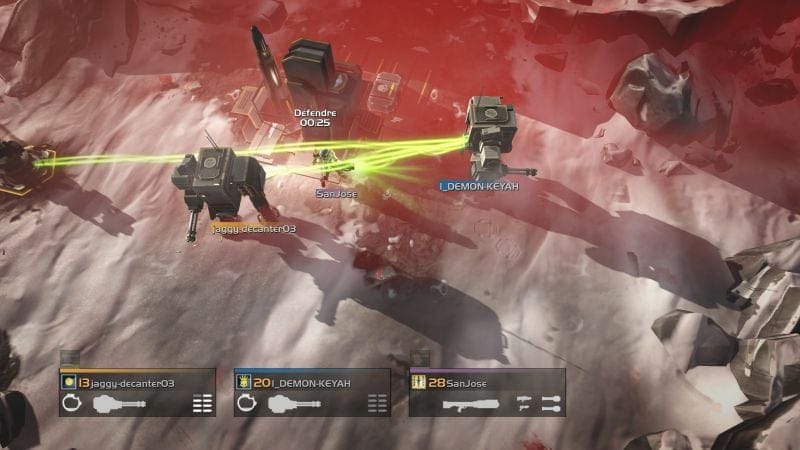Click the ammo bars icon in jaggy-decanter03's panel
This screenshot has height=450, width=800.
pyautogui.click(x=202, y=404)
